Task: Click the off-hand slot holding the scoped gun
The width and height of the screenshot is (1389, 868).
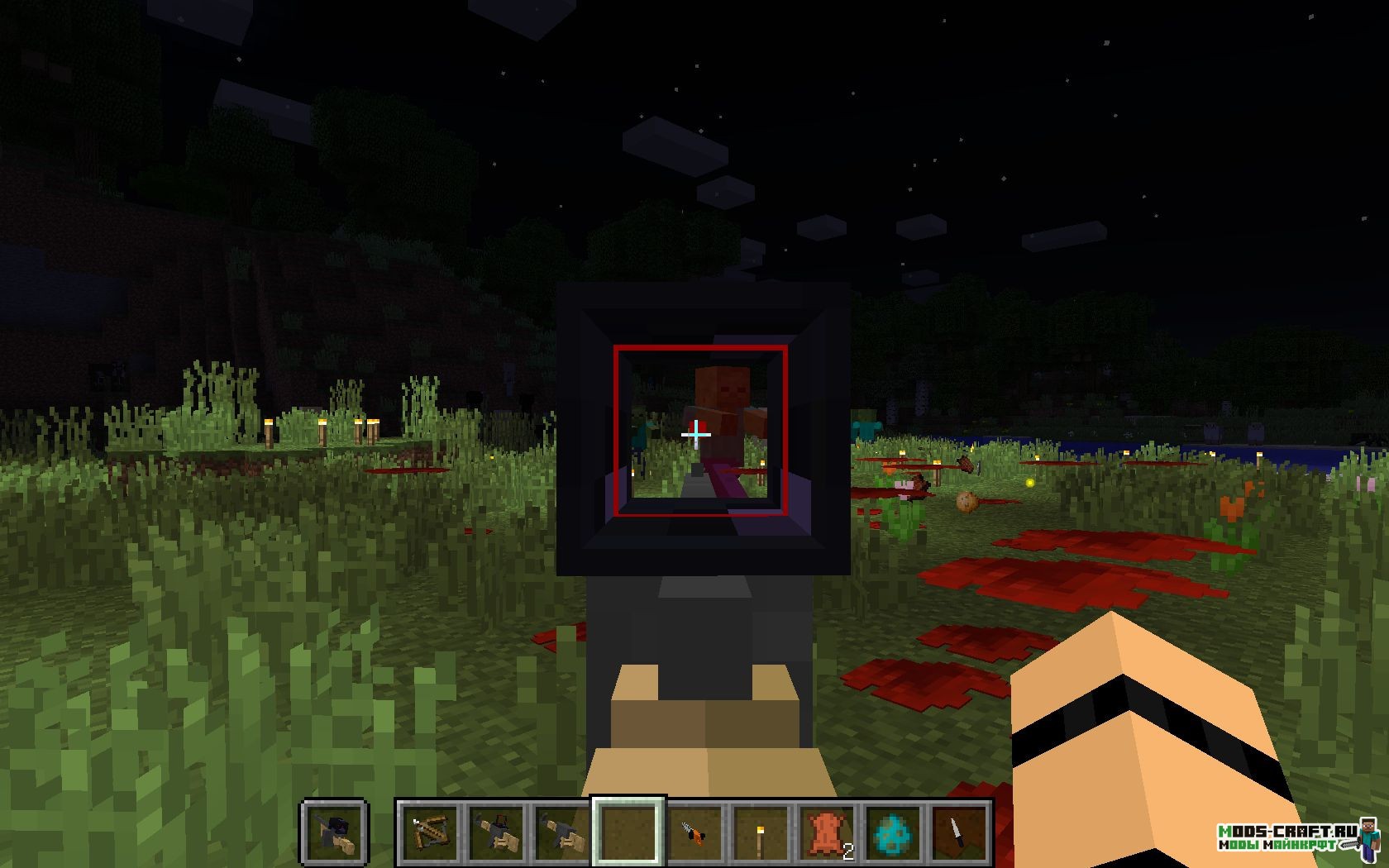Action: click(333, 831)
